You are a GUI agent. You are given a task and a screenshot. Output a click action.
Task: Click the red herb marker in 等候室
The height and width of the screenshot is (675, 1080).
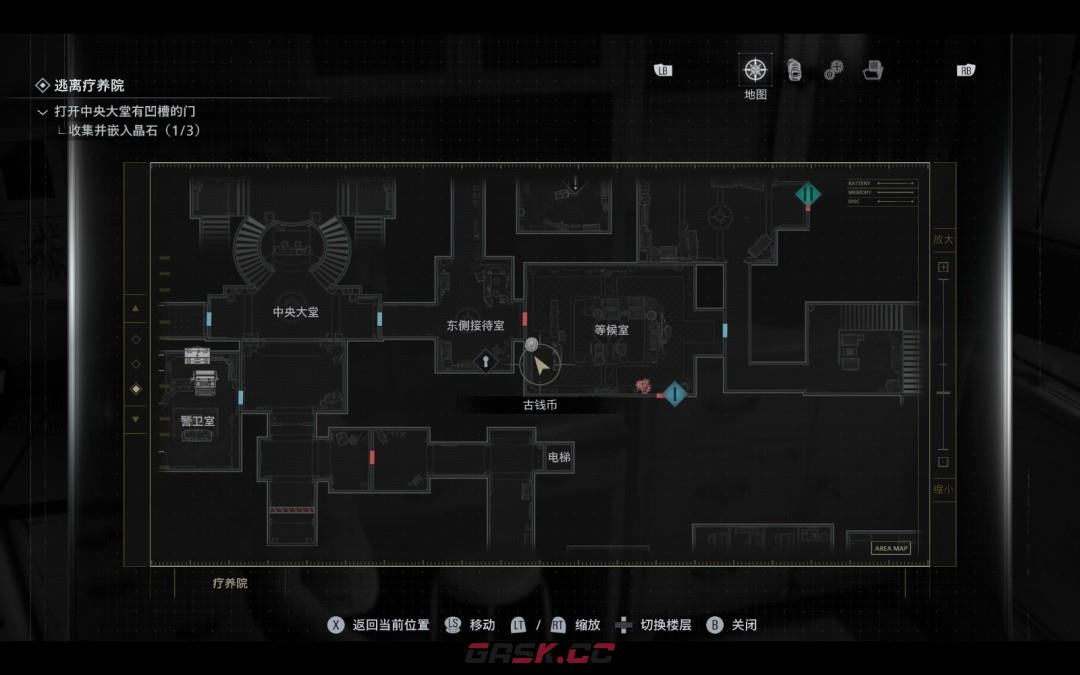point(644,385)
